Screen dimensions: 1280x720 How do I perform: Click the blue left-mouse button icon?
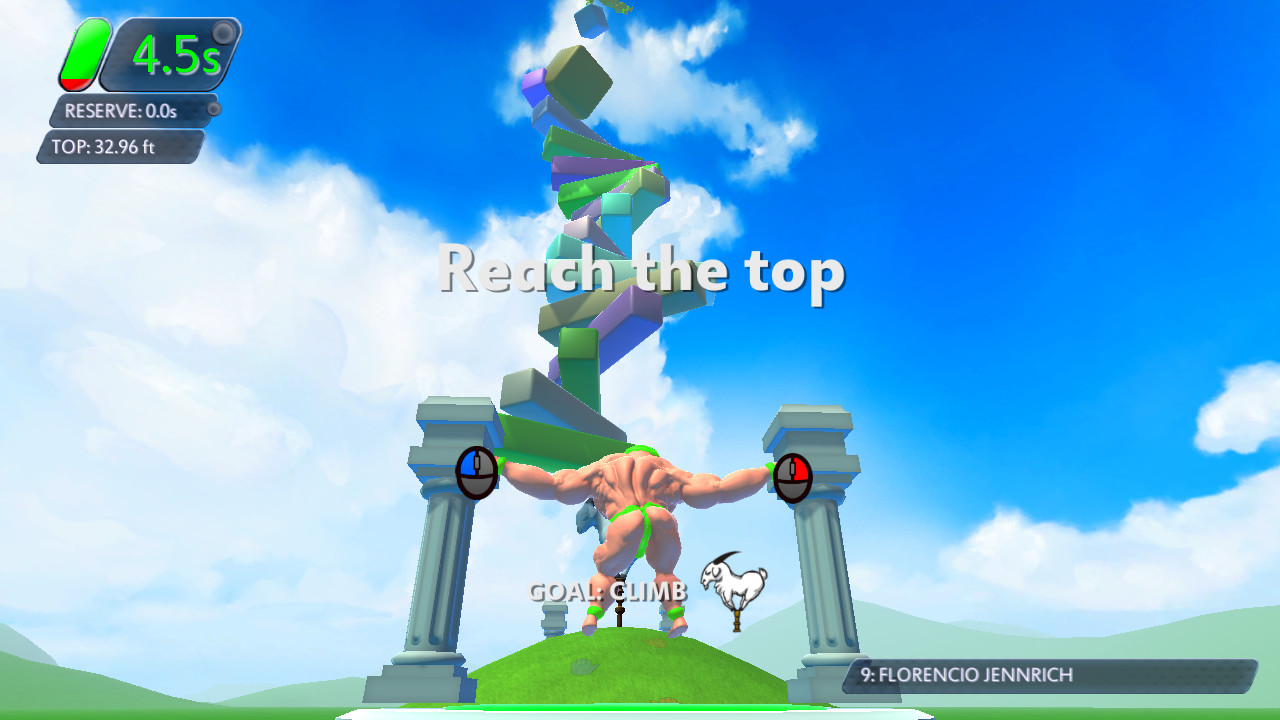click(478, 470)
